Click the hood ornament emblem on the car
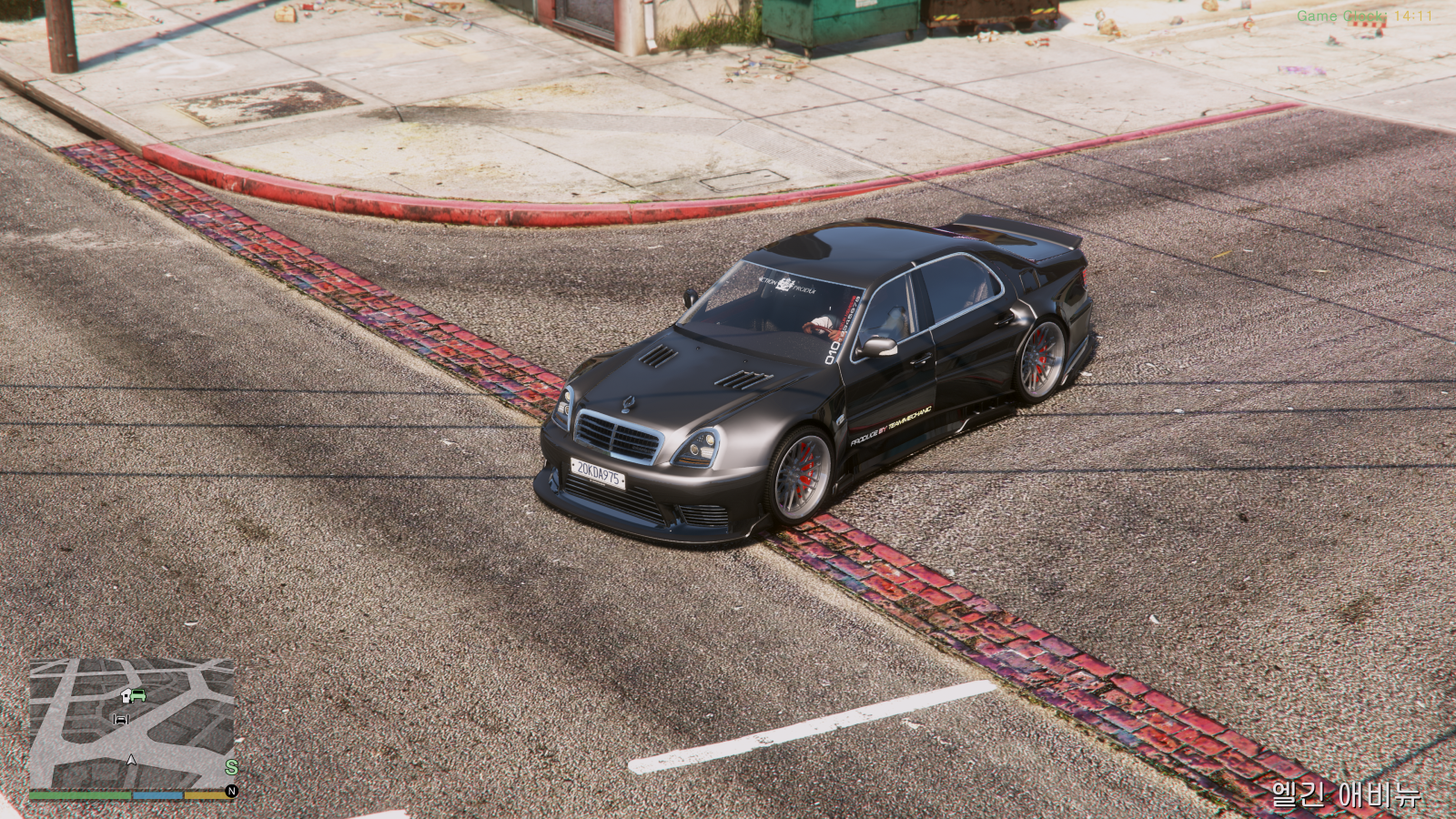 (629, 404)
